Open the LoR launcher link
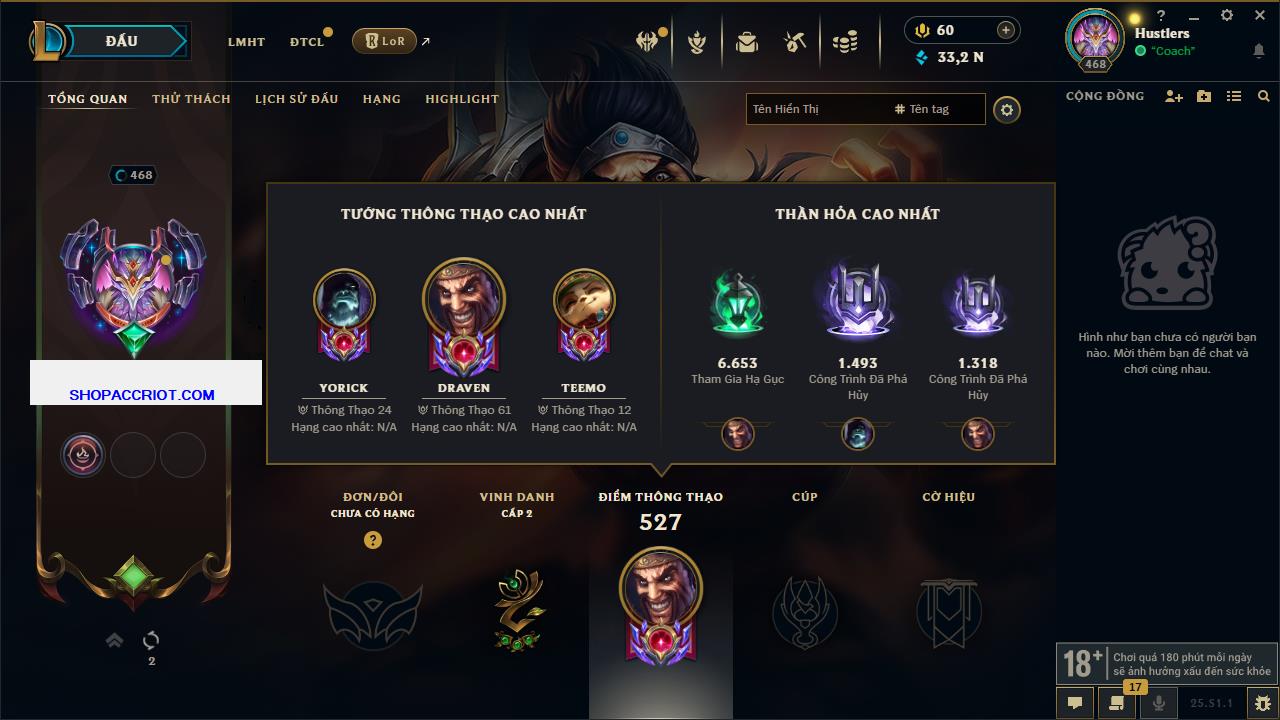 (384, 41)
